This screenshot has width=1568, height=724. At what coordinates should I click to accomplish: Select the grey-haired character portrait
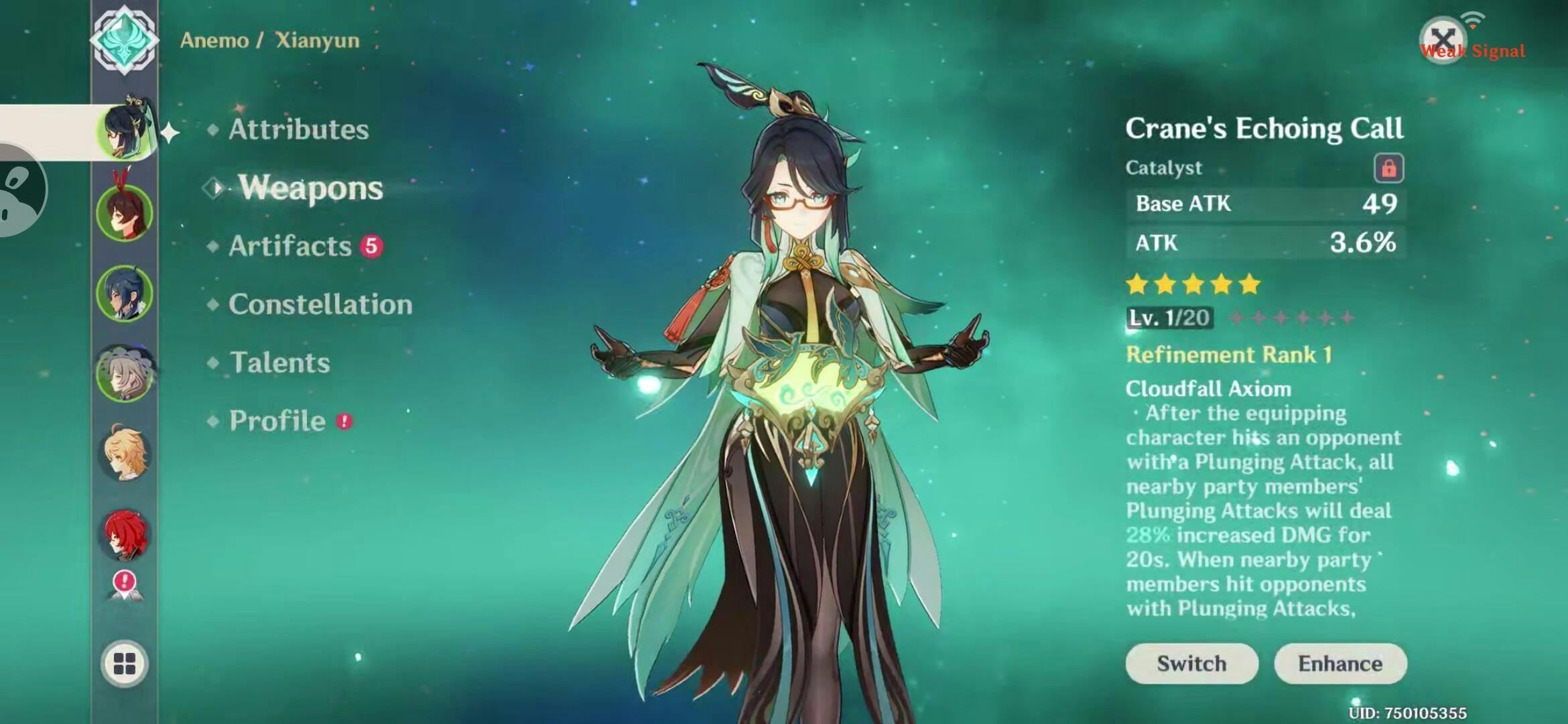click(125, 373)
